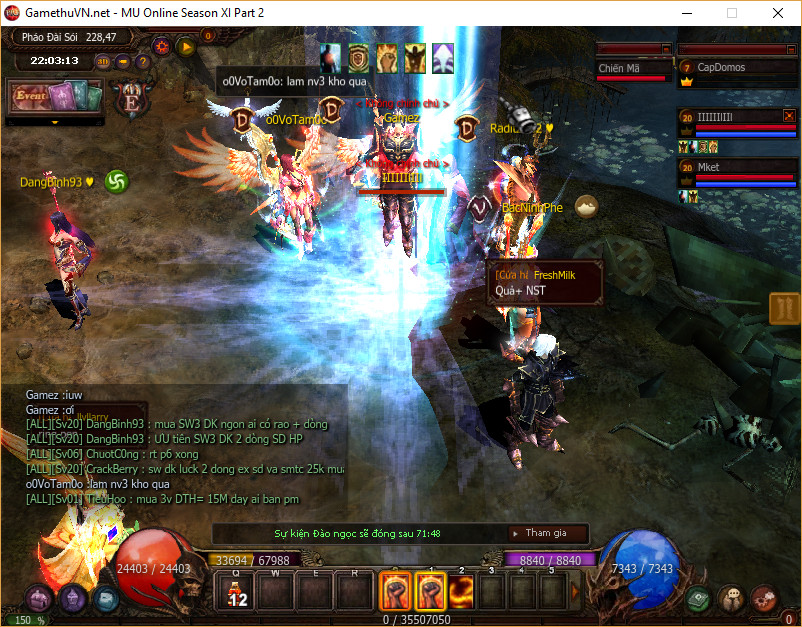The image size is (802, 627).
Task: Open the question mark help button
Action: tap(143, 61)
